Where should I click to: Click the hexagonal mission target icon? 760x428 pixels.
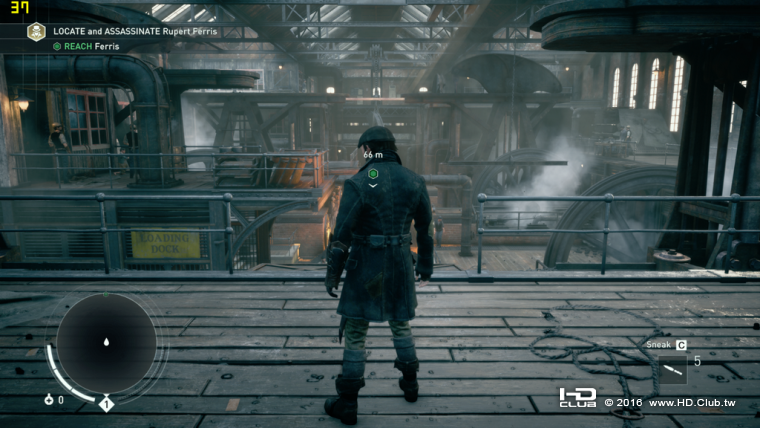pos(36,32)
